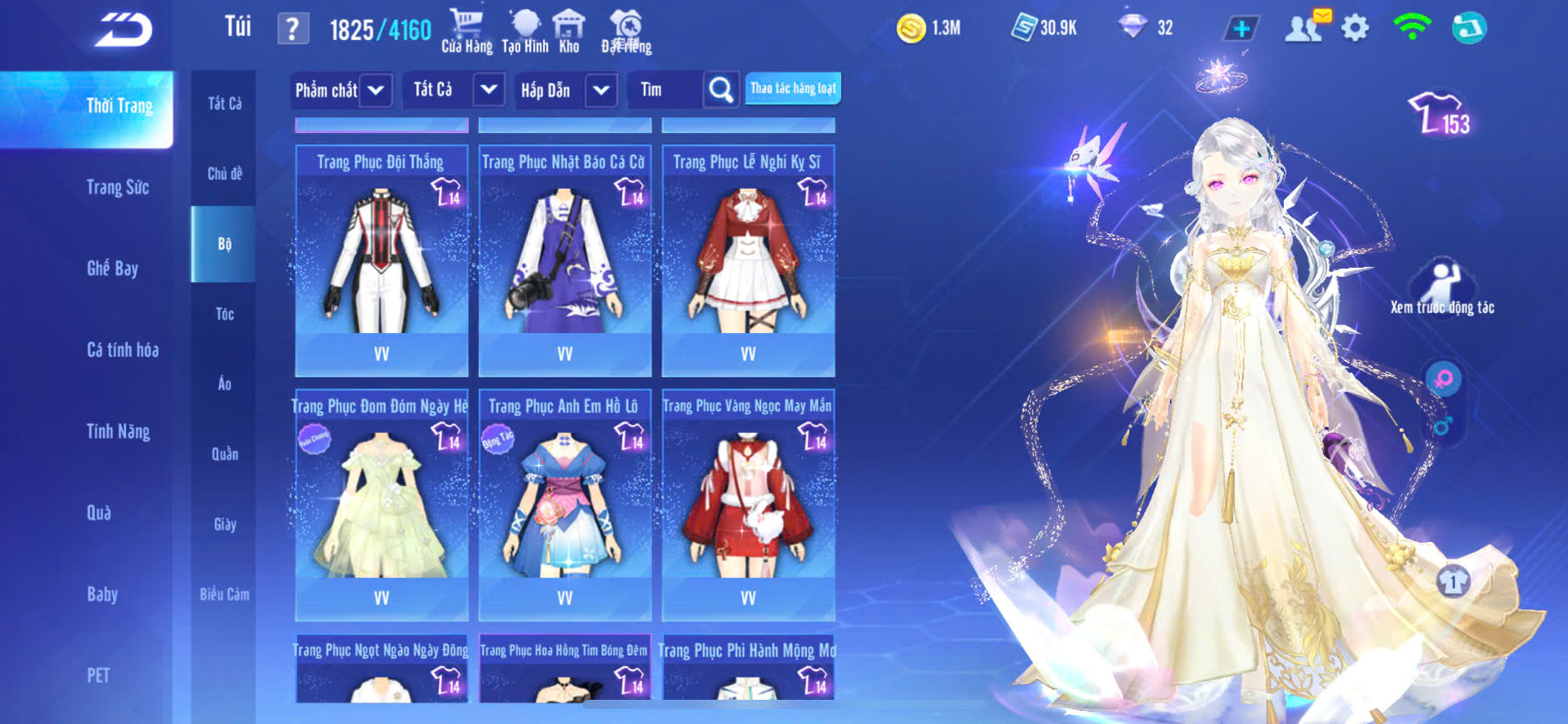
Task: Switch to the Trang Sức tab
Action: tap(118, 187)
